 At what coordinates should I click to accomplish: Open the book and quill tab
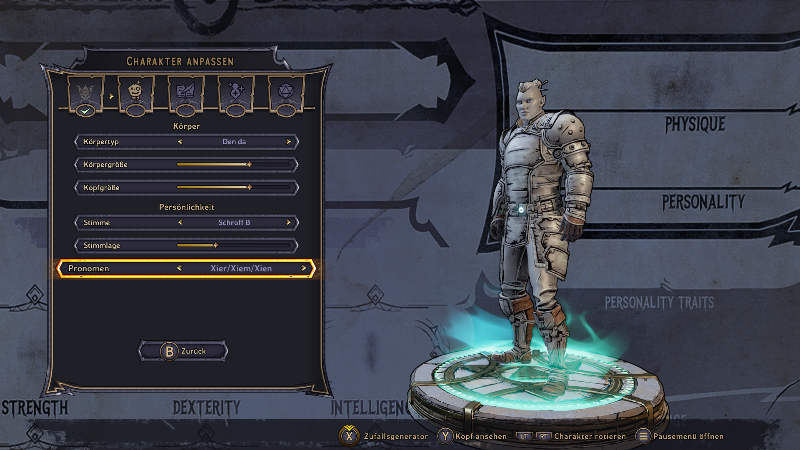[x=186, y=94]
